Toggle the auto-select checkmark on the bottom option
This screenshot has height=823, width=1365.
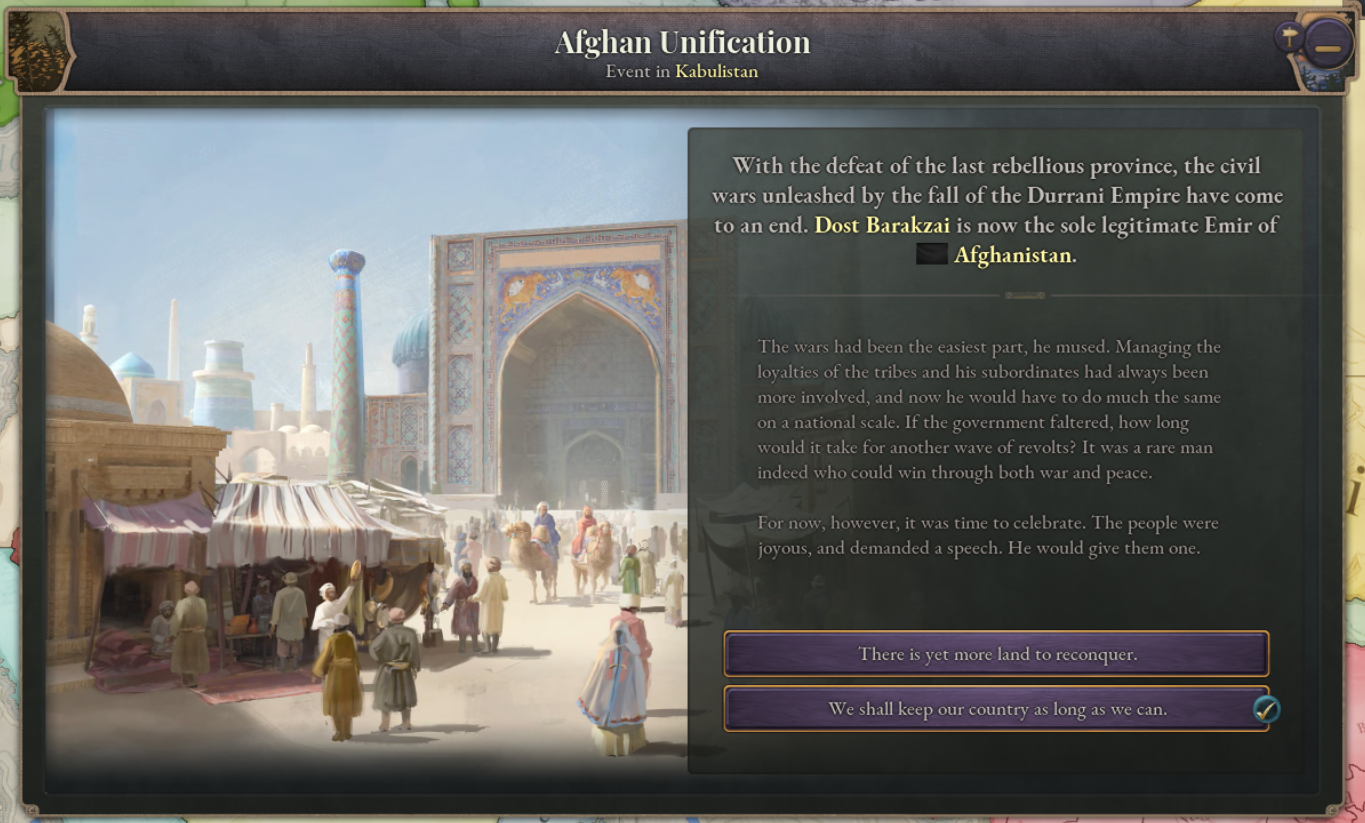click(1265, 709)
